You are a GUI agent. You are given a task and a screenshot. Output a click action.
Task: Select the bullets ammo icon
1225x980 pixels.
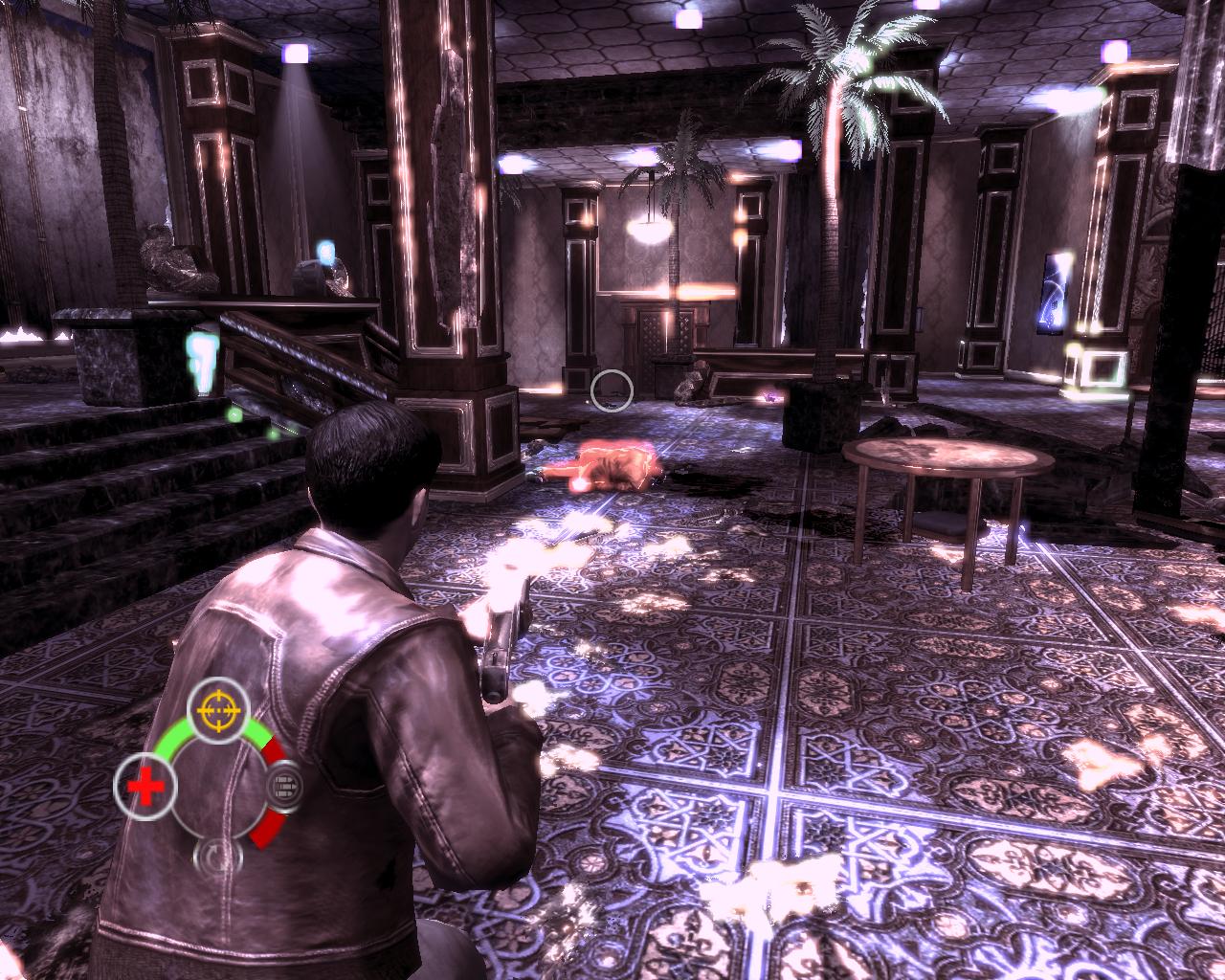click(x=283, y=788)
